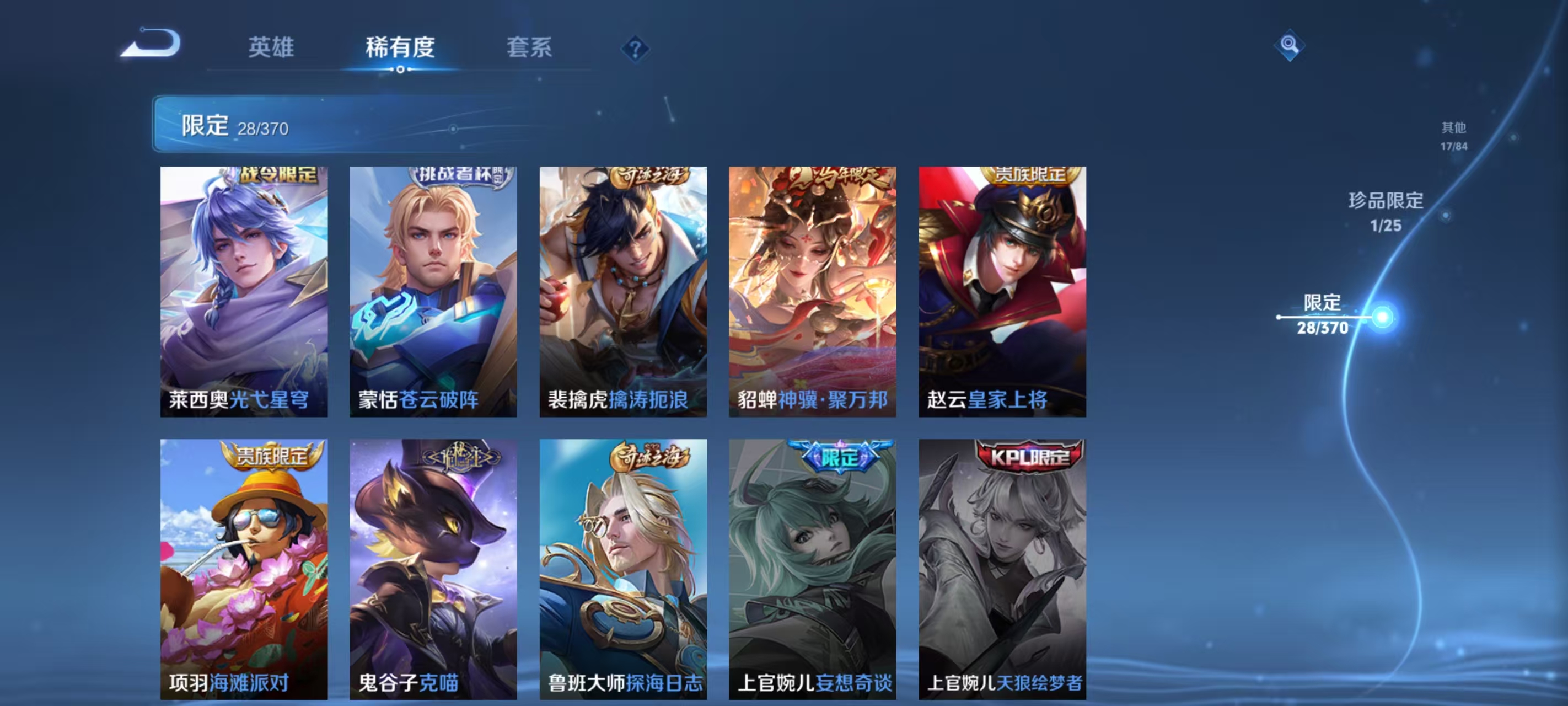The height and width of the screenshot is (706, 1568).
Task: Open the 莱西奥光弋星穹 skin card
Action: coord(243,292)
